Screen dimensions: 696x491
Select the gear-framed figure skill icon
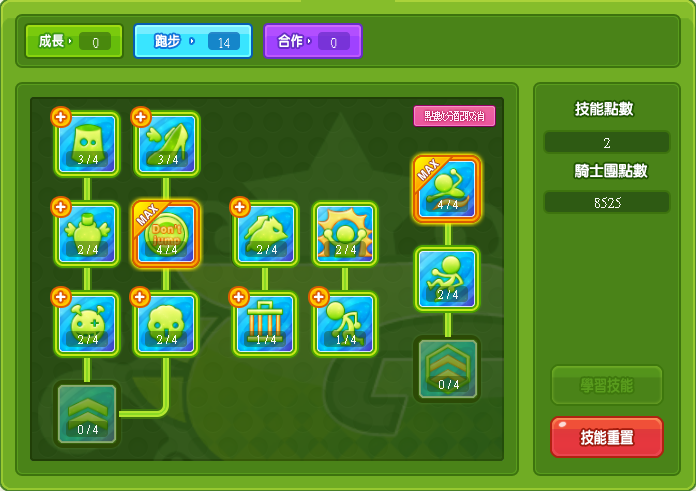click(345, 234)
